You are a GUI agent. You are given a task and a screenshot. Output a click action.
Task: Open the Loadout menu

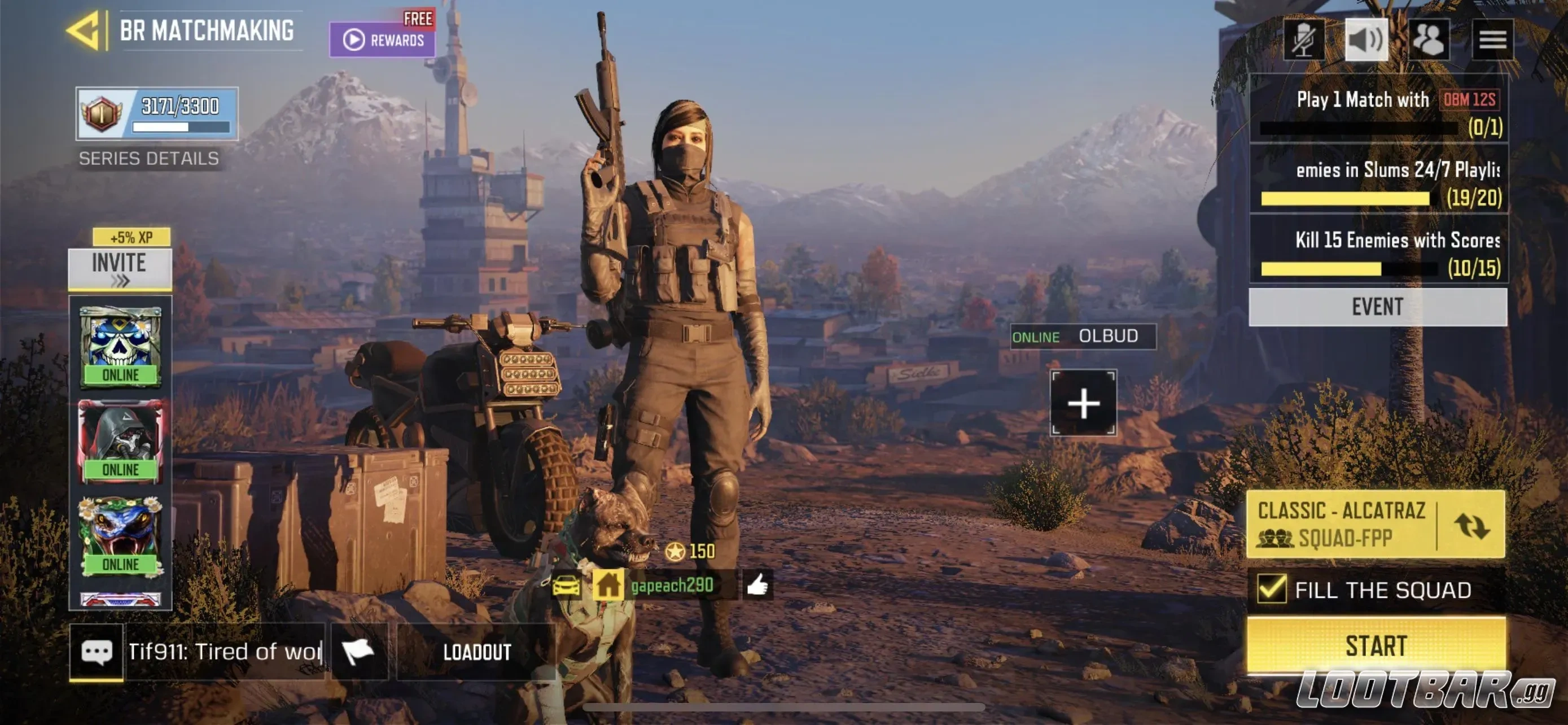[476, 652]
